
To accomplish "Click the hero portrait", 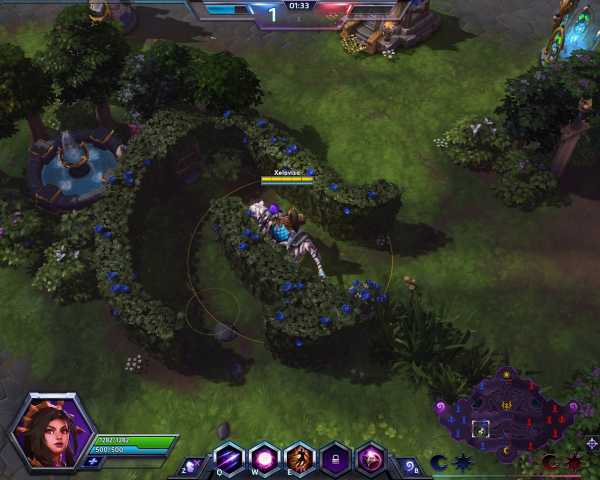I will click(52, 434).
